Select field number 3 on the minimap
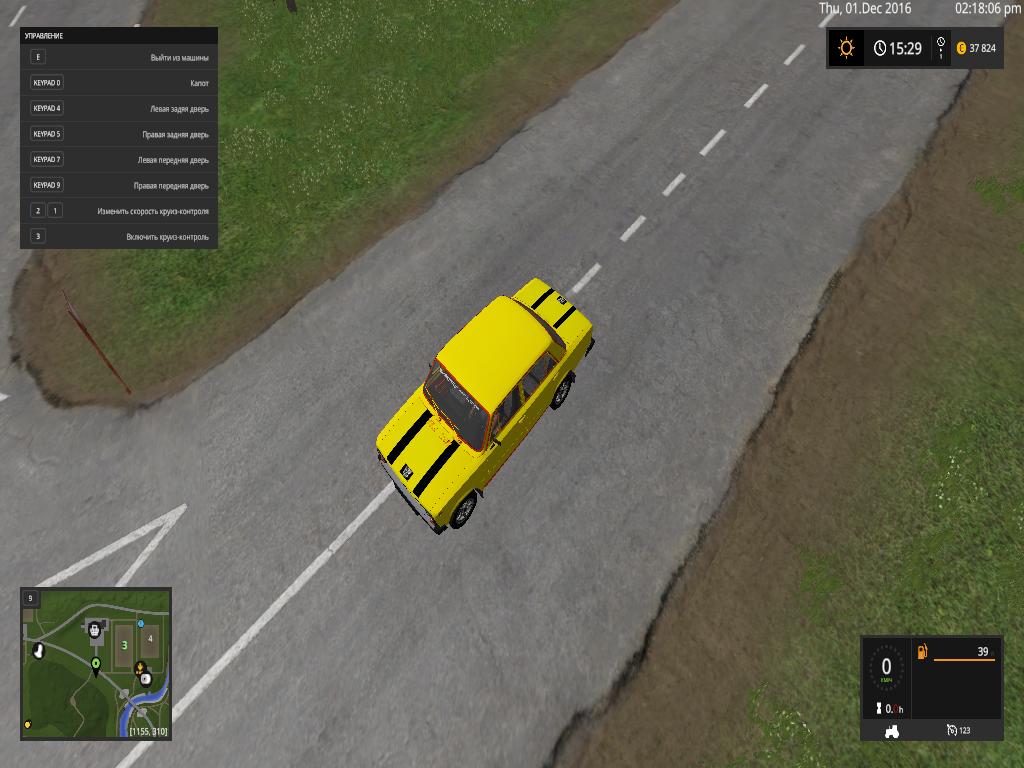Image resolution: width=1024 pixels, height=768 pixels. coord(123,646)
